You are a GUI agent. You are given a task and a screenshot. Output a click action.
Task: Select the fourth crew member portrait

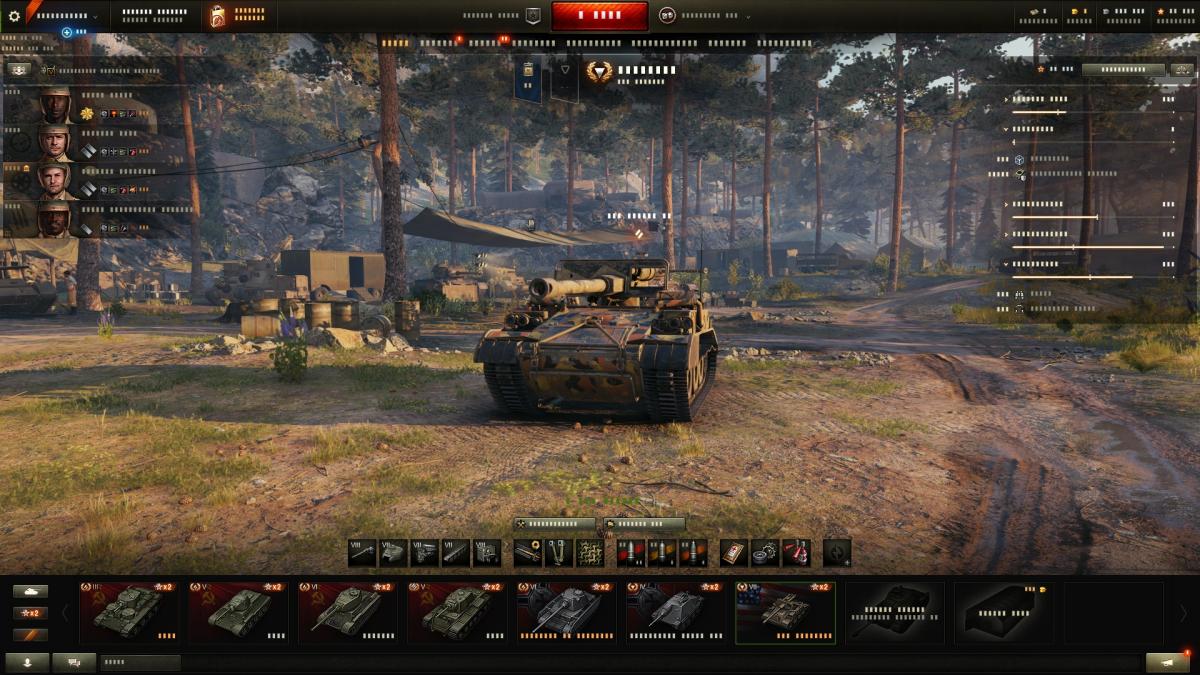click(x=54, y=219)
